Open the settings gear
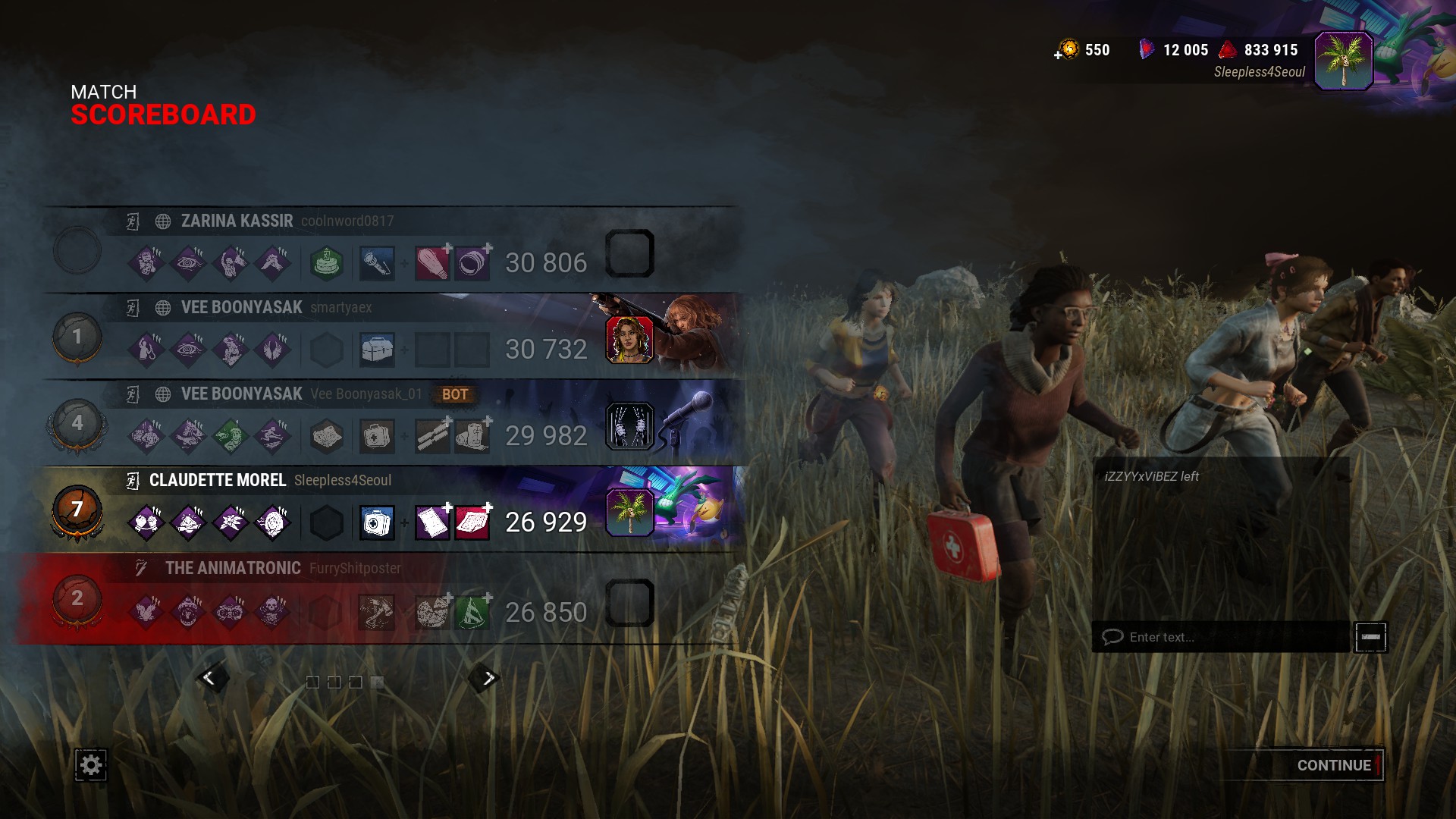The width and height of the screenshot is (1456, 819). point(91,765)
